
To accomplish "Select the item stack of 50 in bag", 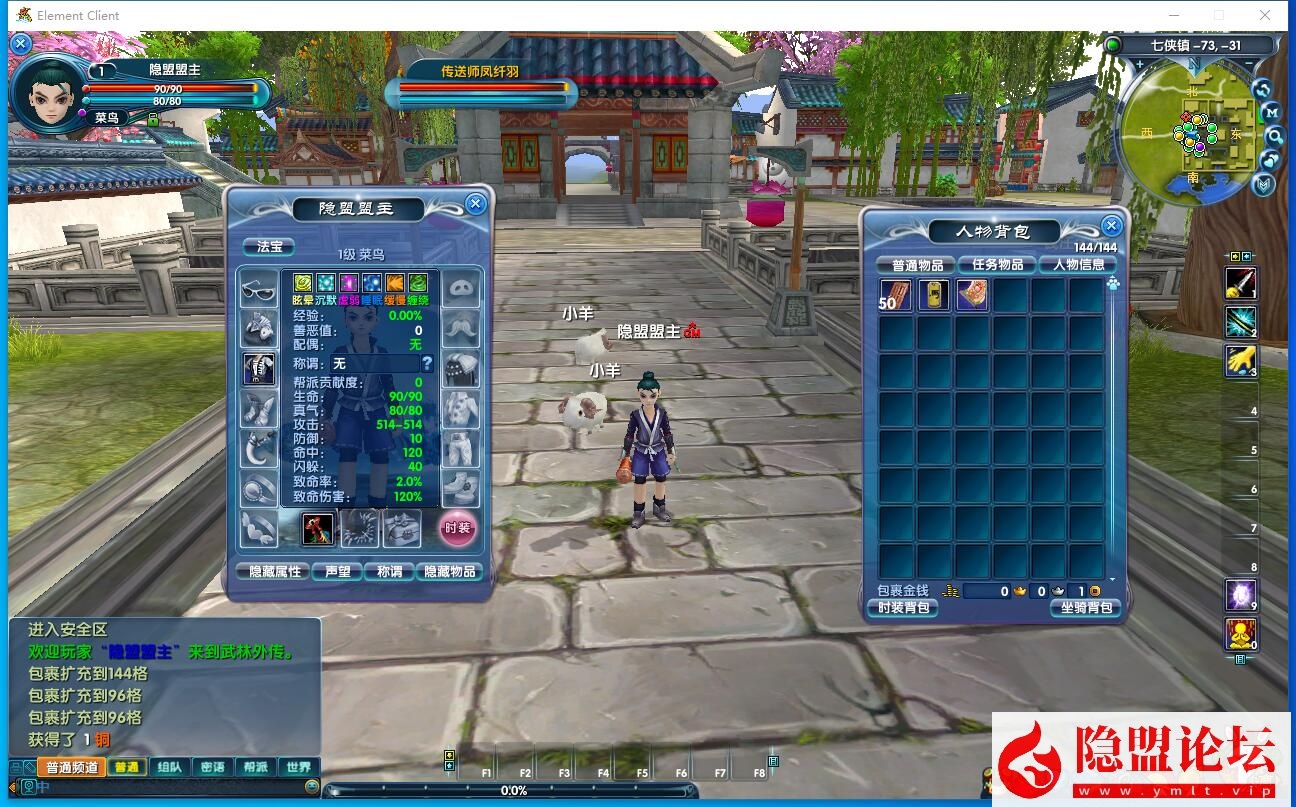I will (895, 295).
